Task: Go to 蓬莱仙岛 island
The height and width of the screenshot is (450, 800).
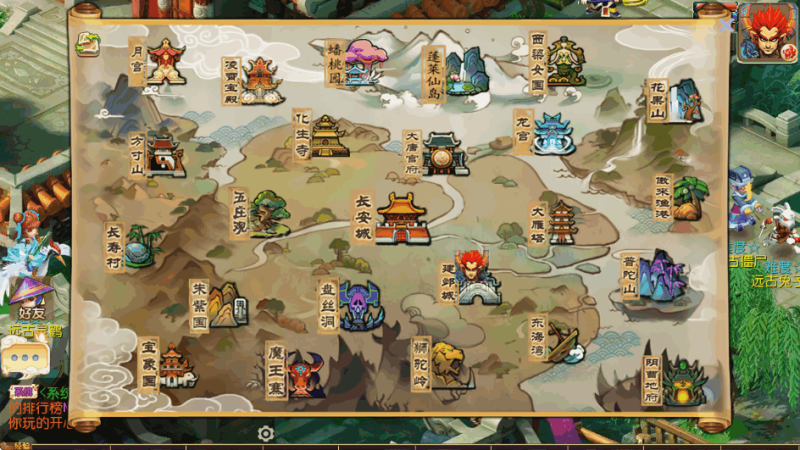Action: (460, 71)
